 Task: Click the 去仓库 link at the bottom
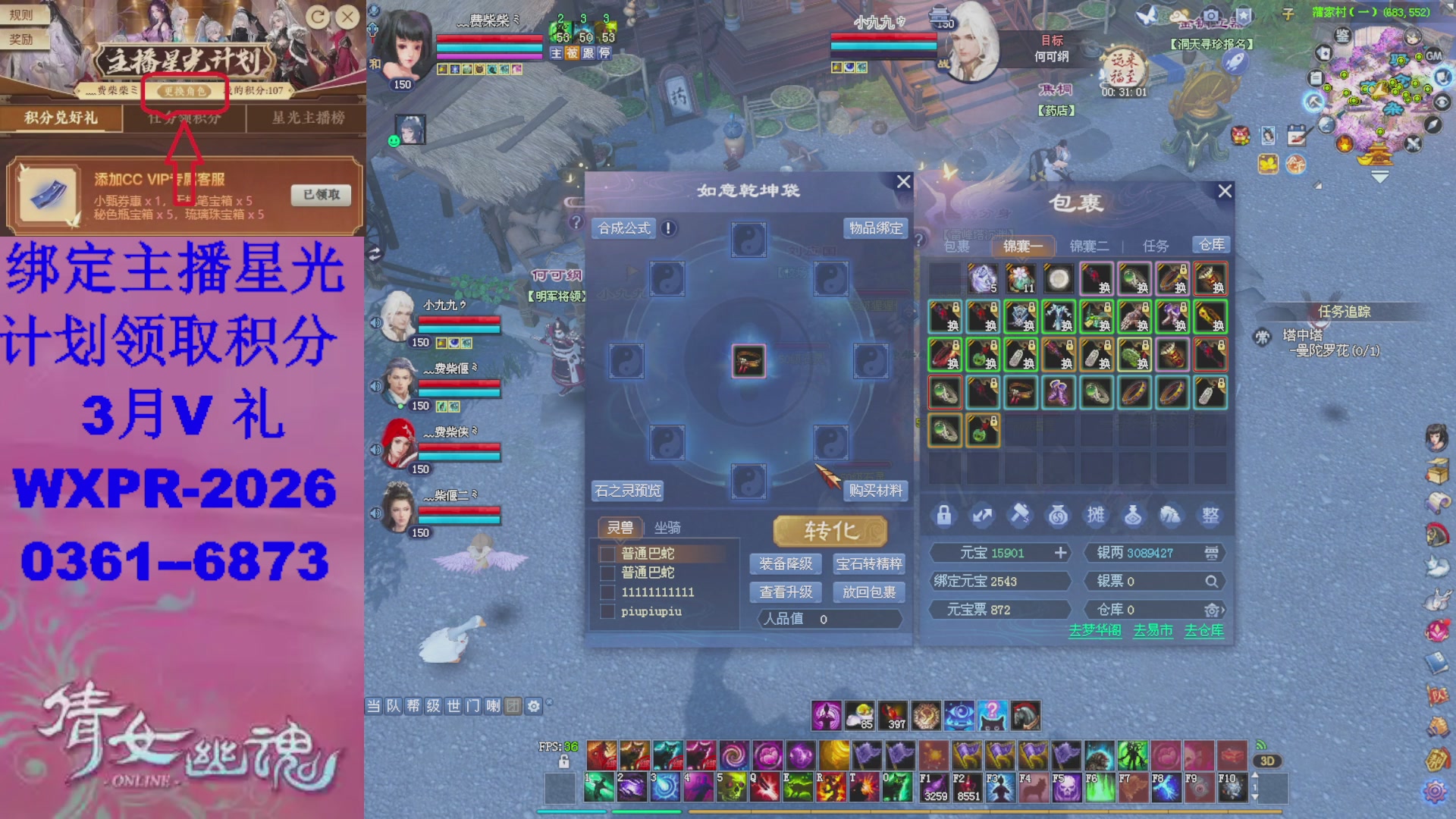click(1203, 630)
